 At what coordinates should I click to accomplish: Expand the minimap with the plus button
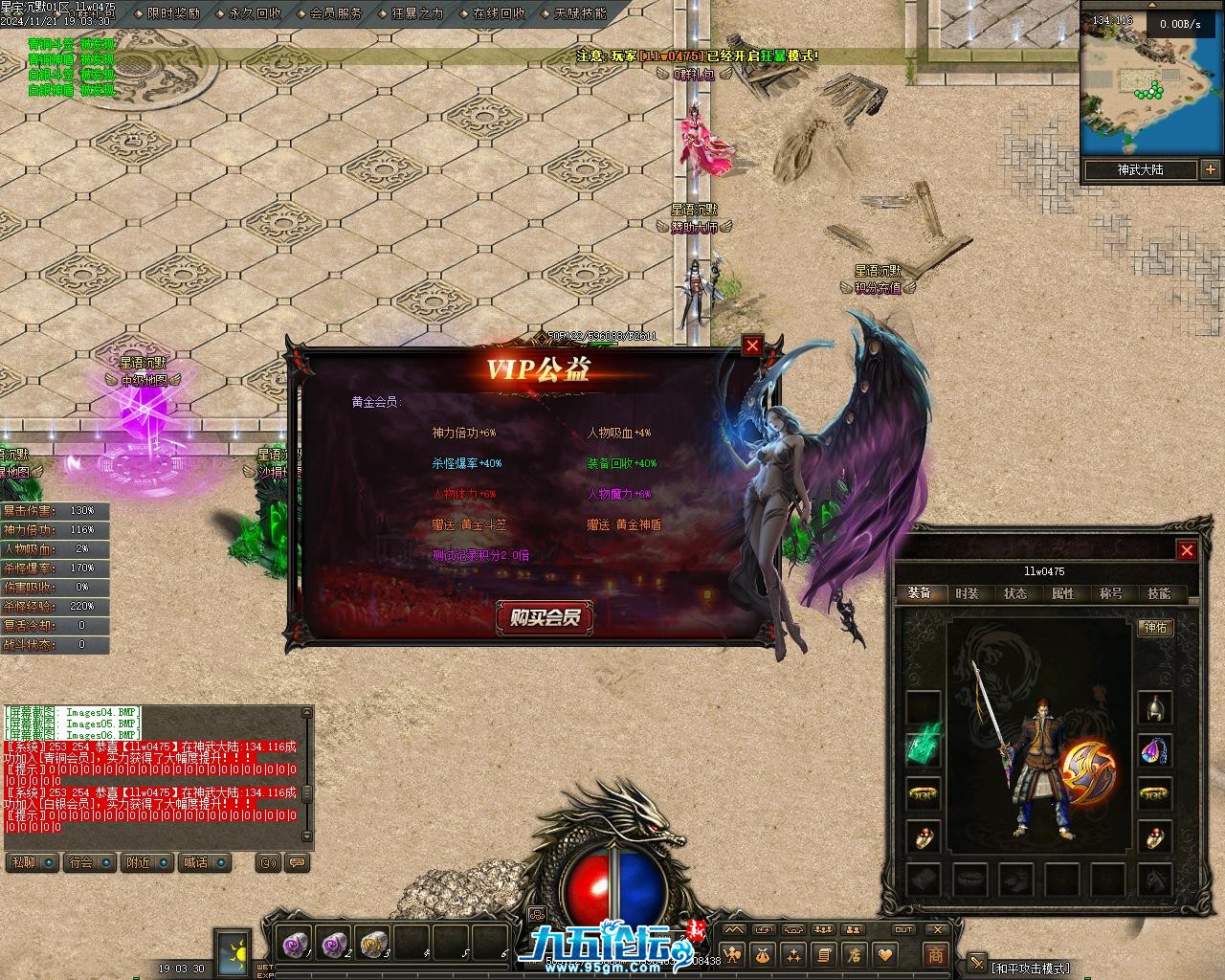(x=1211, y=169)
